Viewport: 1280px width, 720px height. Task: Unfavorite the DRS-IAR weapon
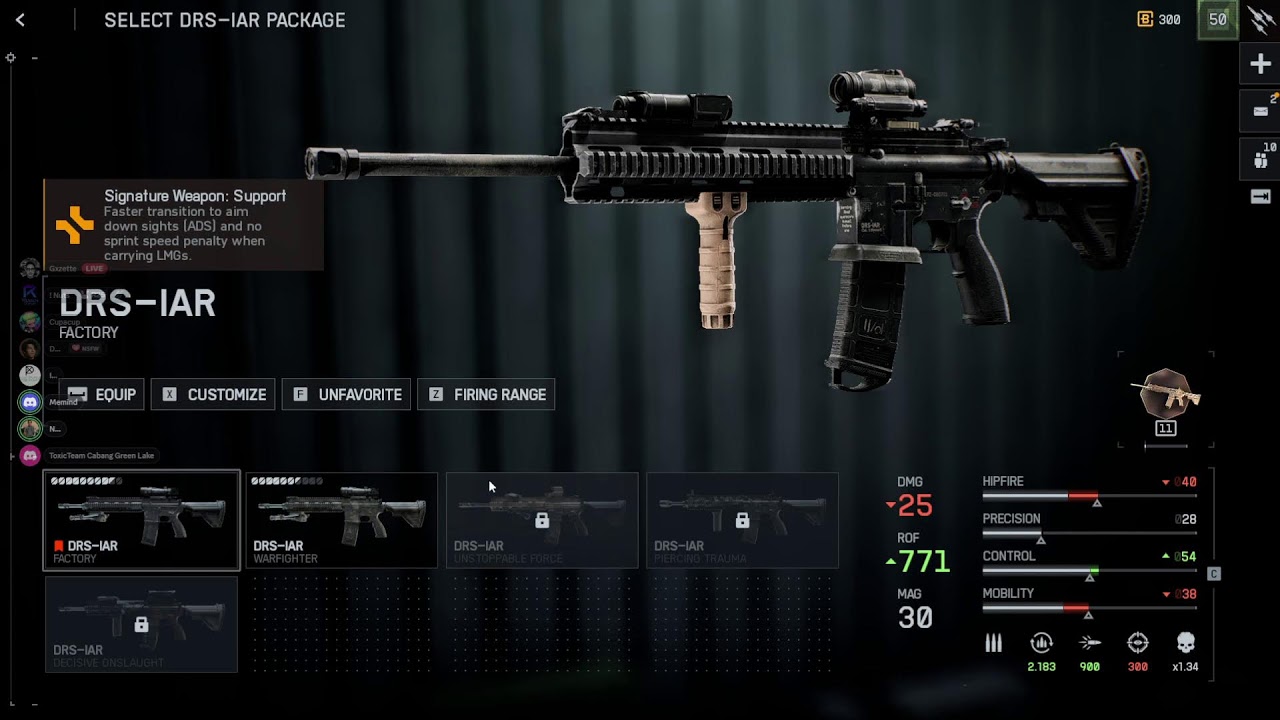pyautogui.click(x=346, y=395)
